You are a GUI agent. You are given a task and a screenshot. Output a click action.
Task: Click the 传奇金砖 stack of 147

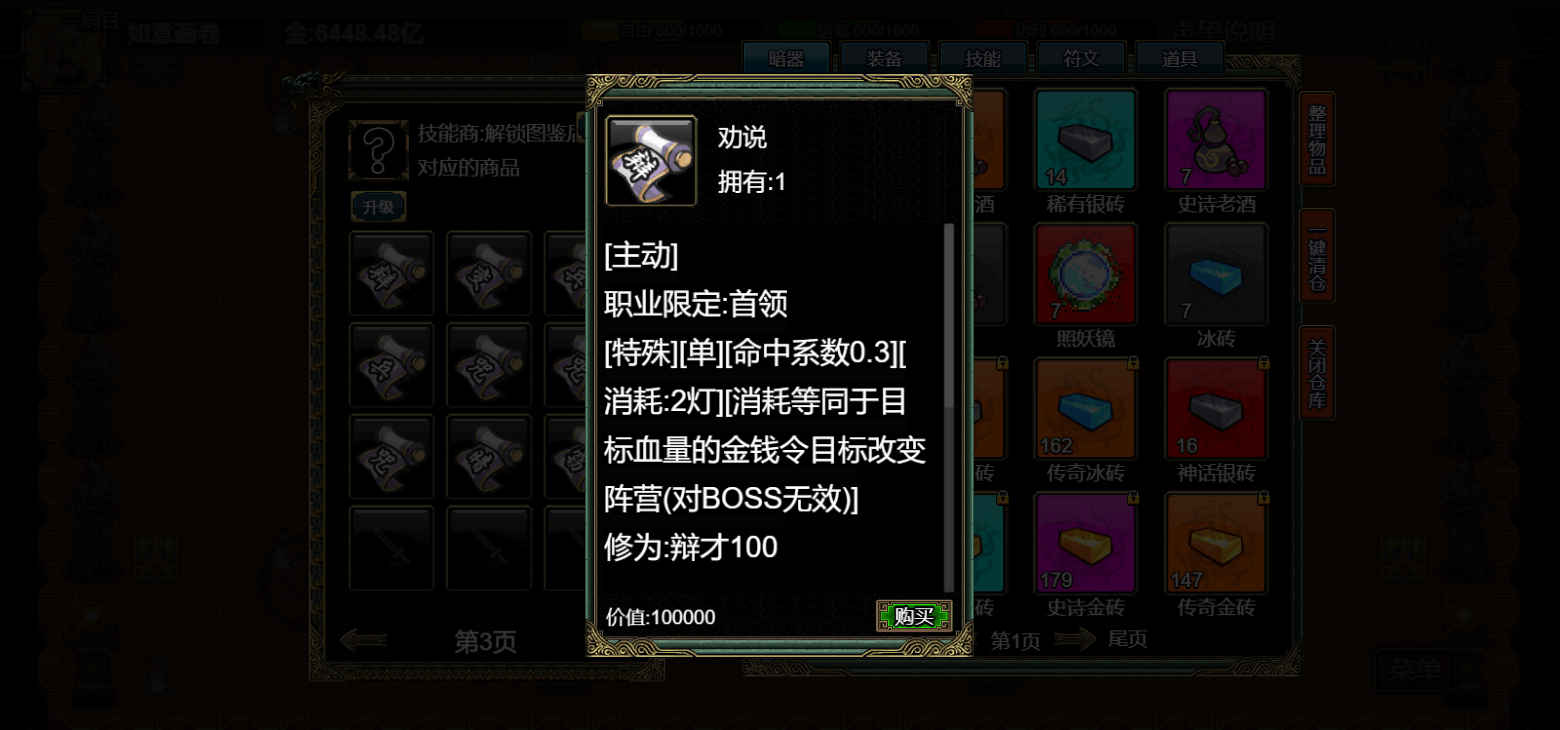click(x=1216, y=540)
